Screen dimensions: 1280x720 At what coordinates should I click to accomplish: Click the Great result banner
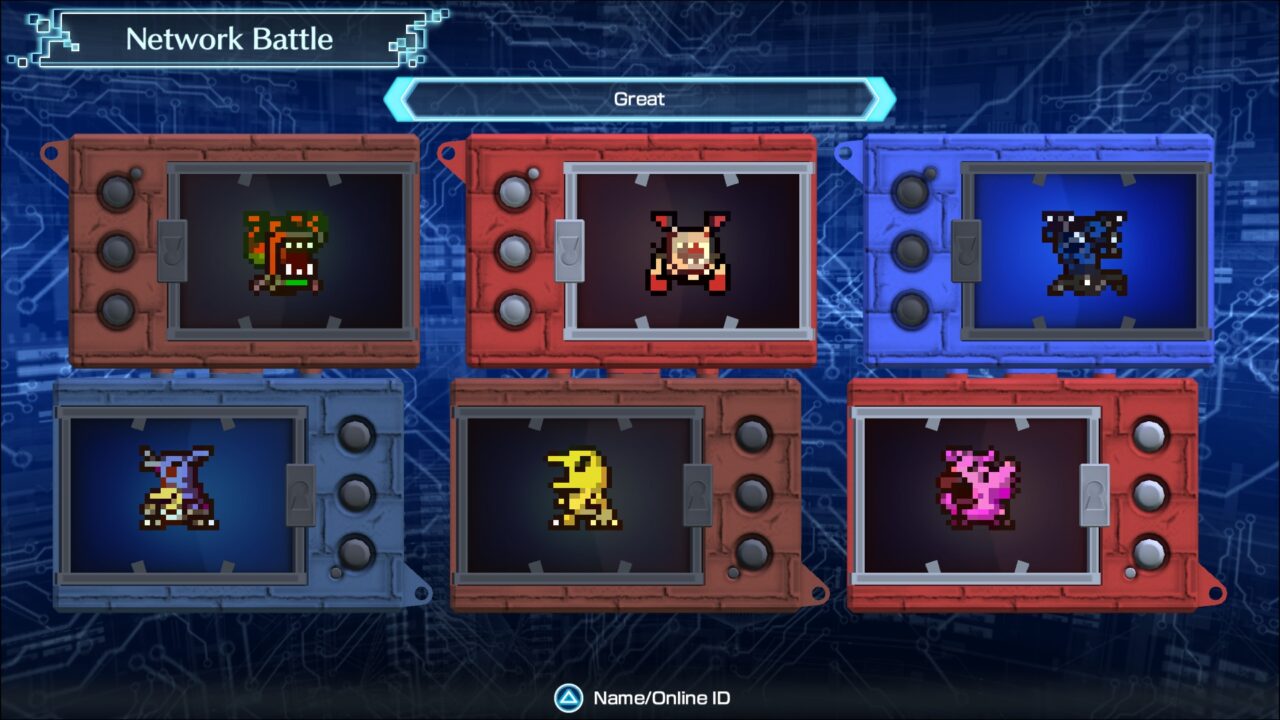coord(640,98)
